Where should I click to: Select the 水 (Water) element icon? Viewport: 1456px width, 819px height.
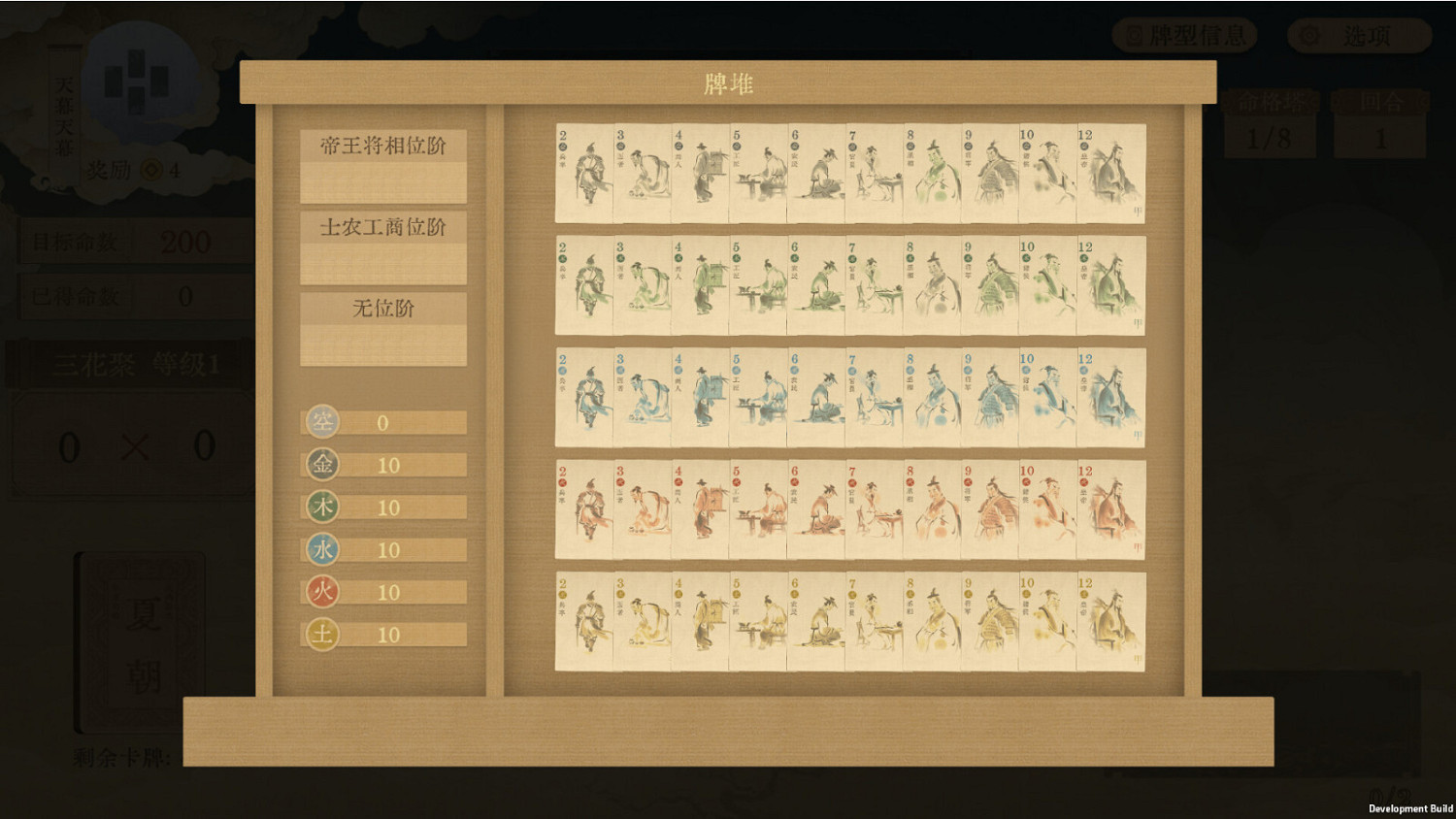point(322,549)
